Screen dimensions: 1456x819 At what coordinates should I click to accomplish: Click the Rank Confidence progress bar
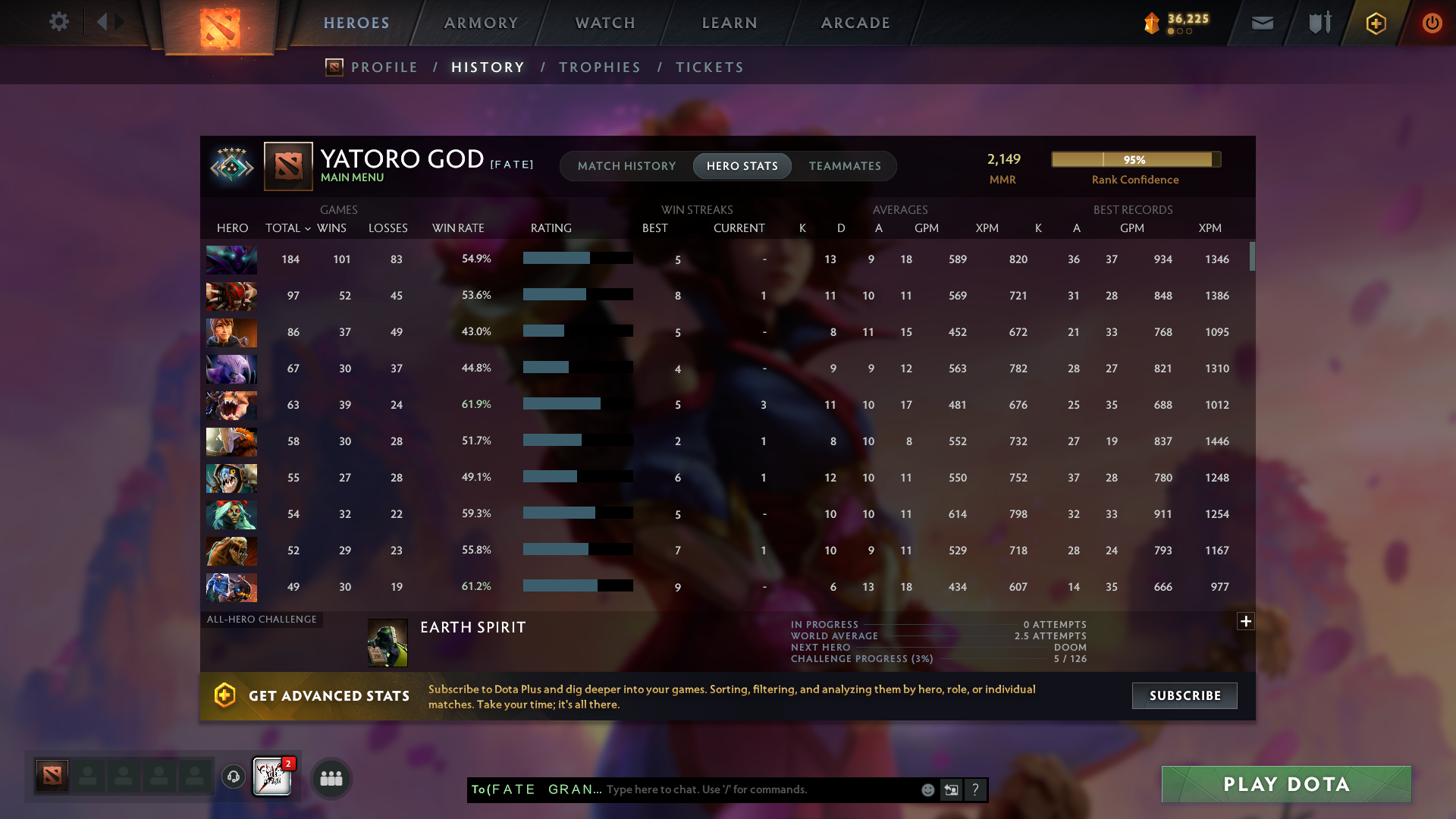point(1135,159)
